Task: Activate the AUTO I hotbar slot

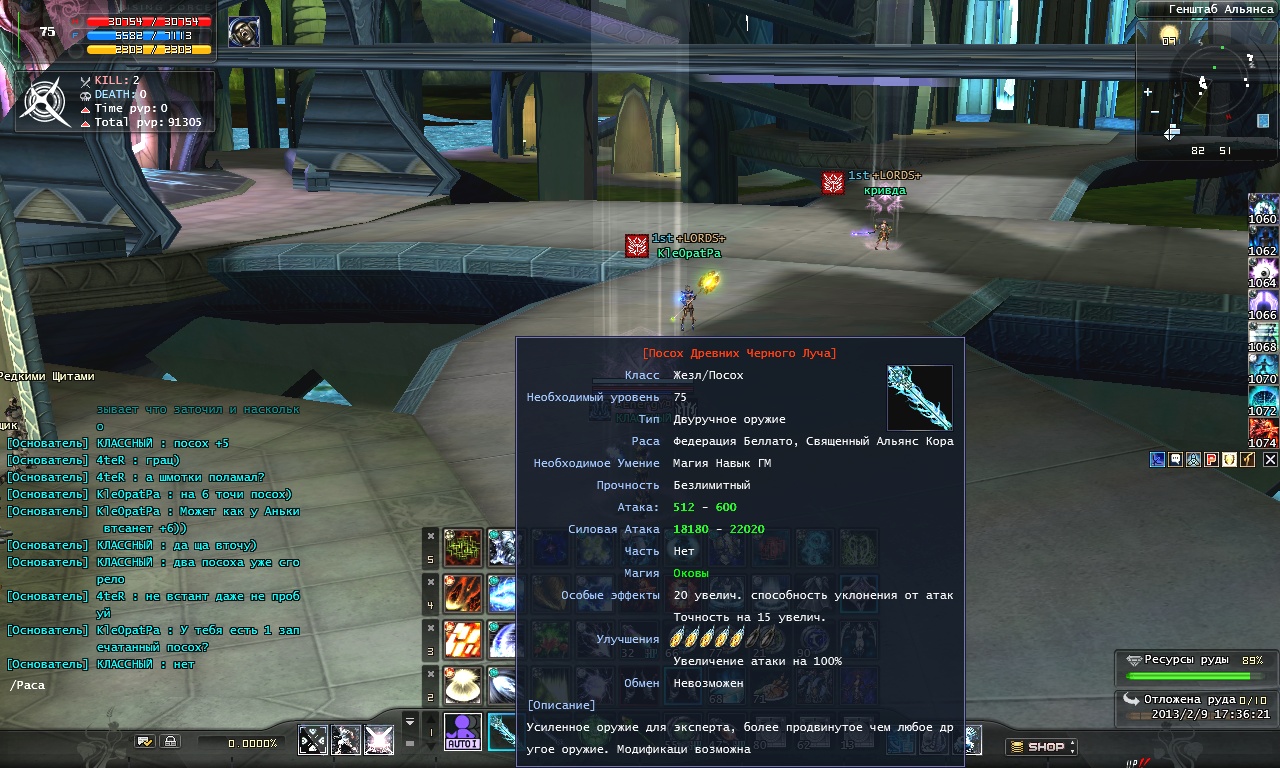Action: tap(463, 732)
